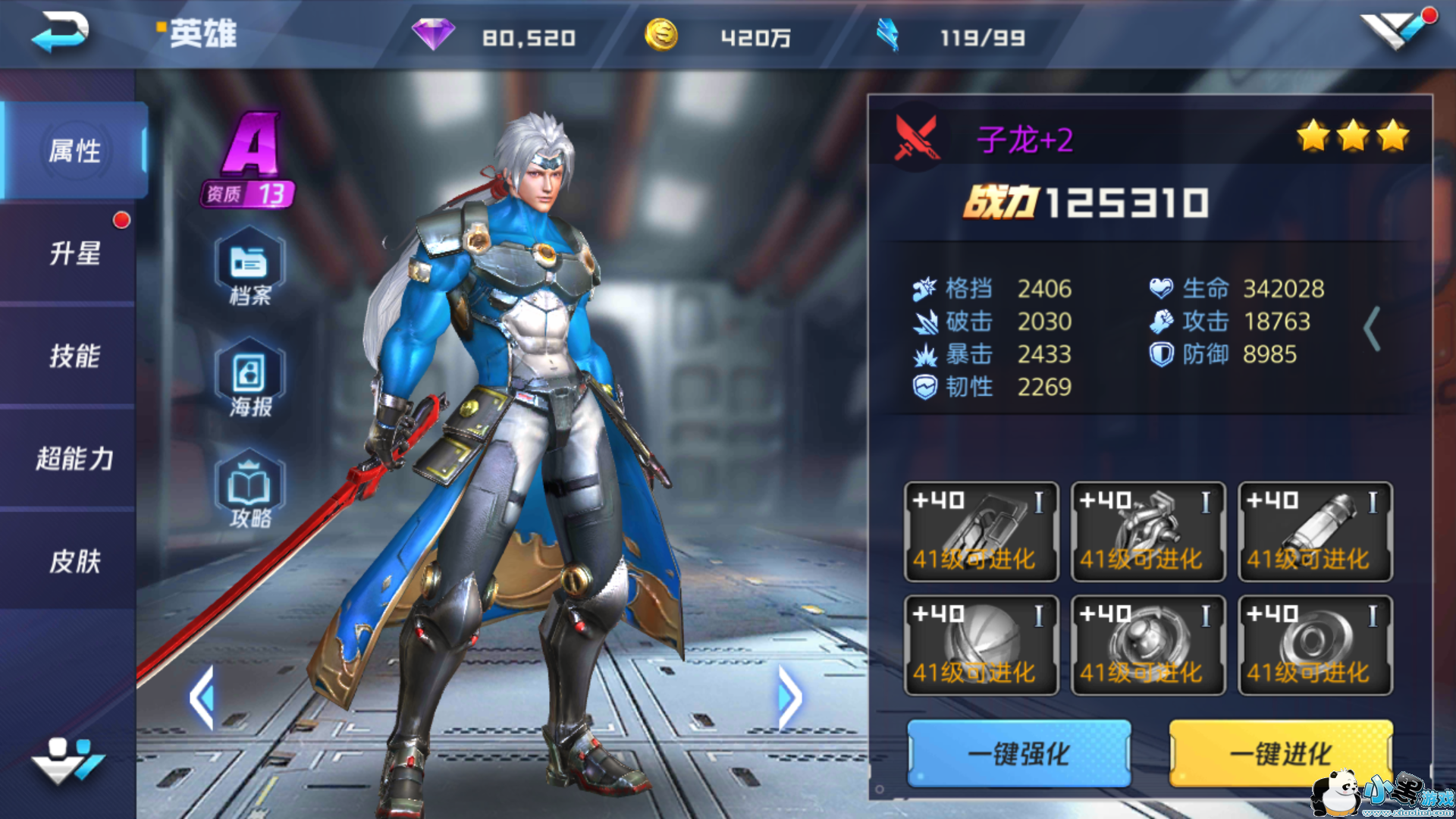The height and width of the screenshot is (819, 1456).
Task: Open the 档案 hero archive
Action: pyautogui.click(x=250, y=268)
